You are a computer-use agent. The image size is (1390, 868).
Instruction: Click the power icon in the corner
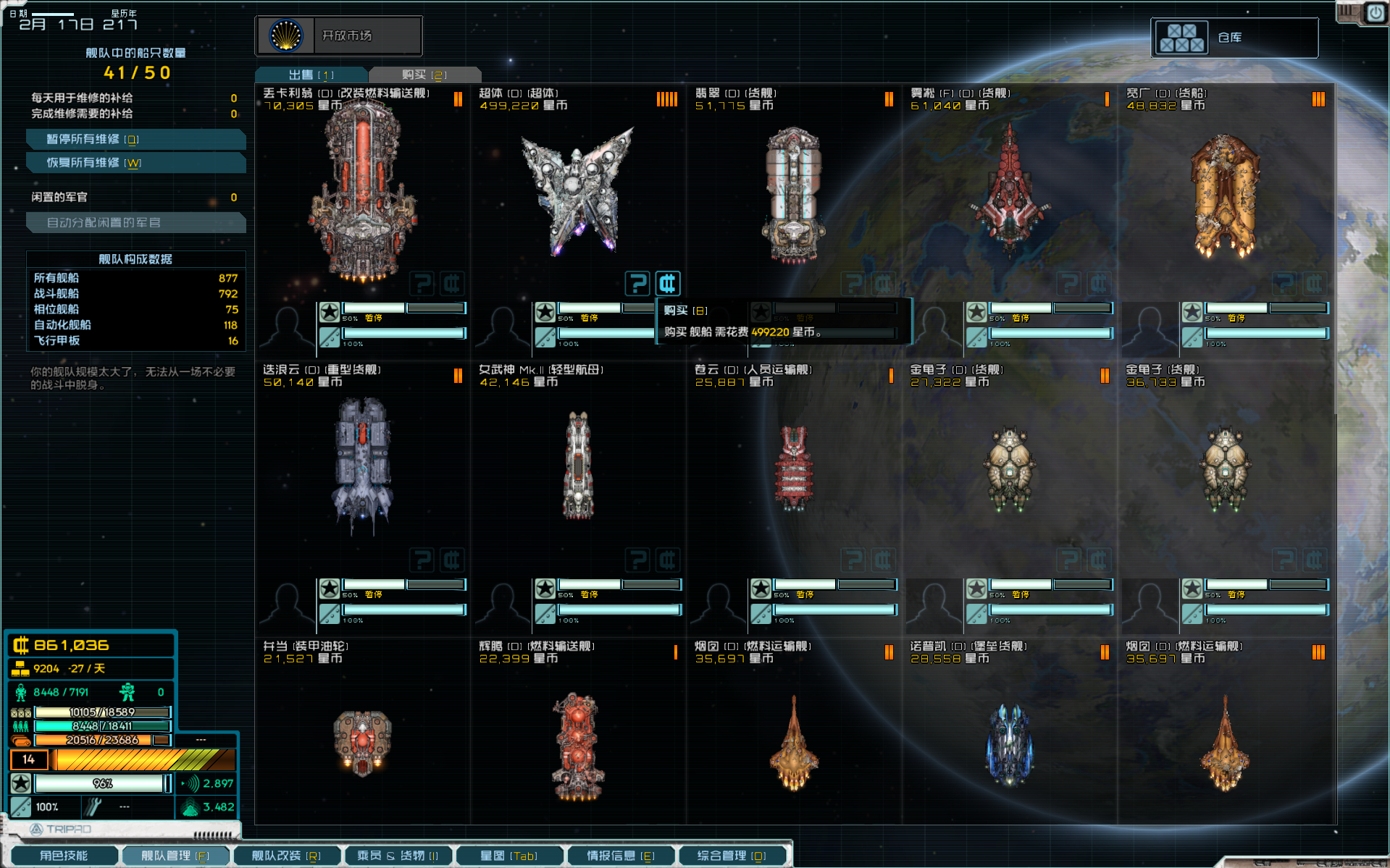click(x=1375, y=13)
